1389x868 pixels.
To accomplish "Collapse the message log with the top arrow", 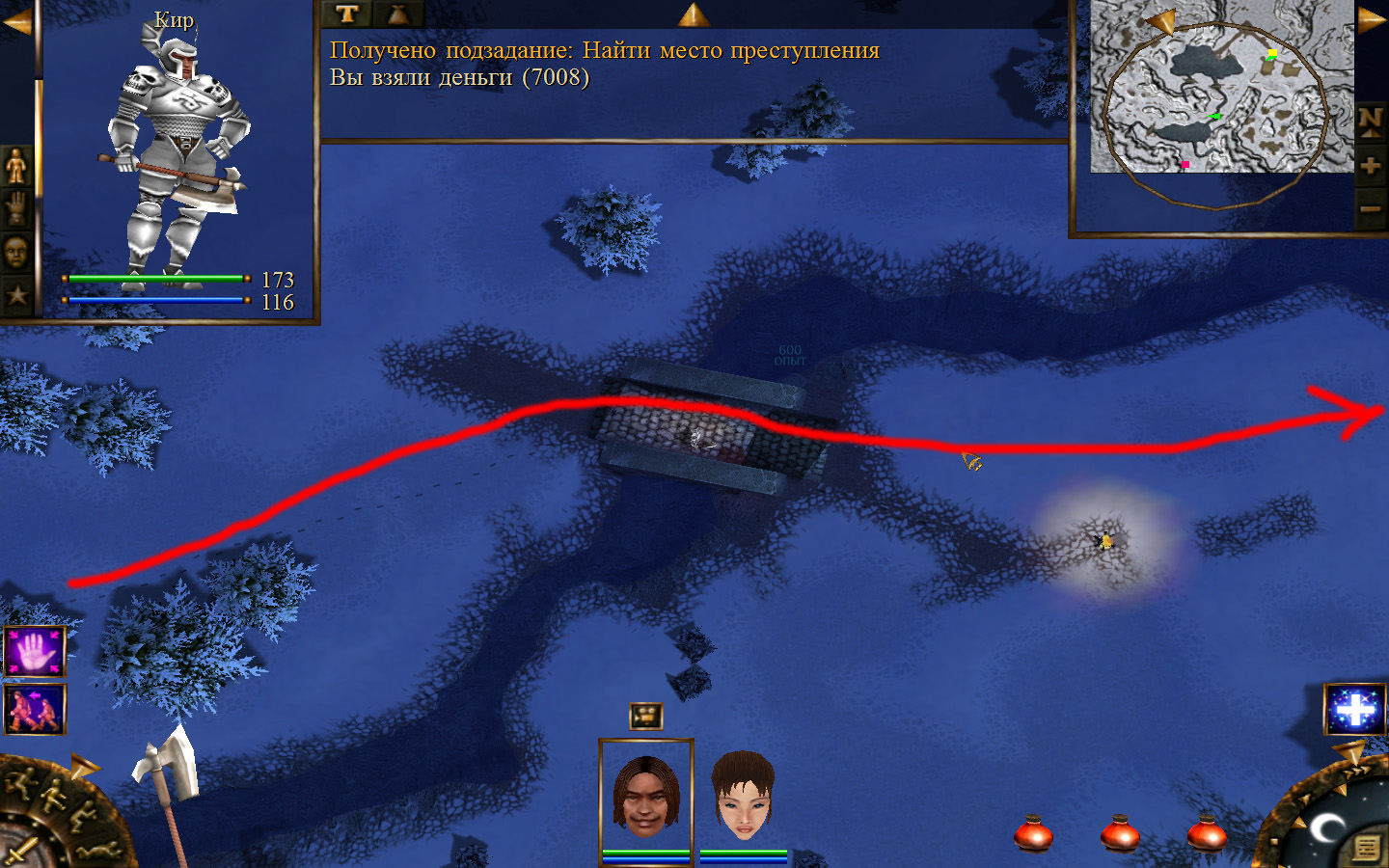I will click(x=694, y=14).
